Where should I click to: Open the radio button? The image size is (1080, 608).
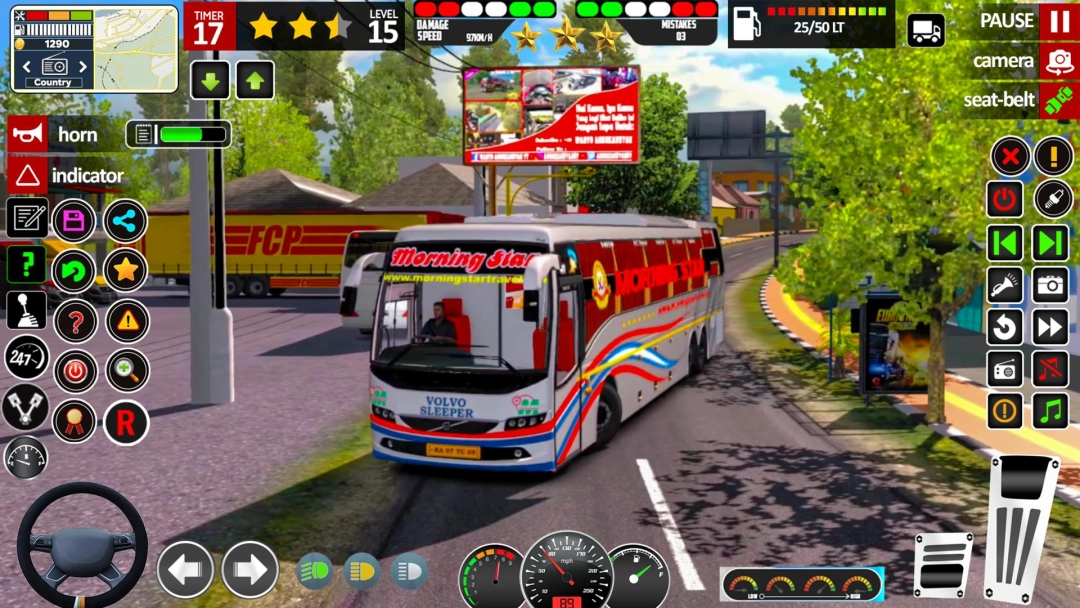1005,369
